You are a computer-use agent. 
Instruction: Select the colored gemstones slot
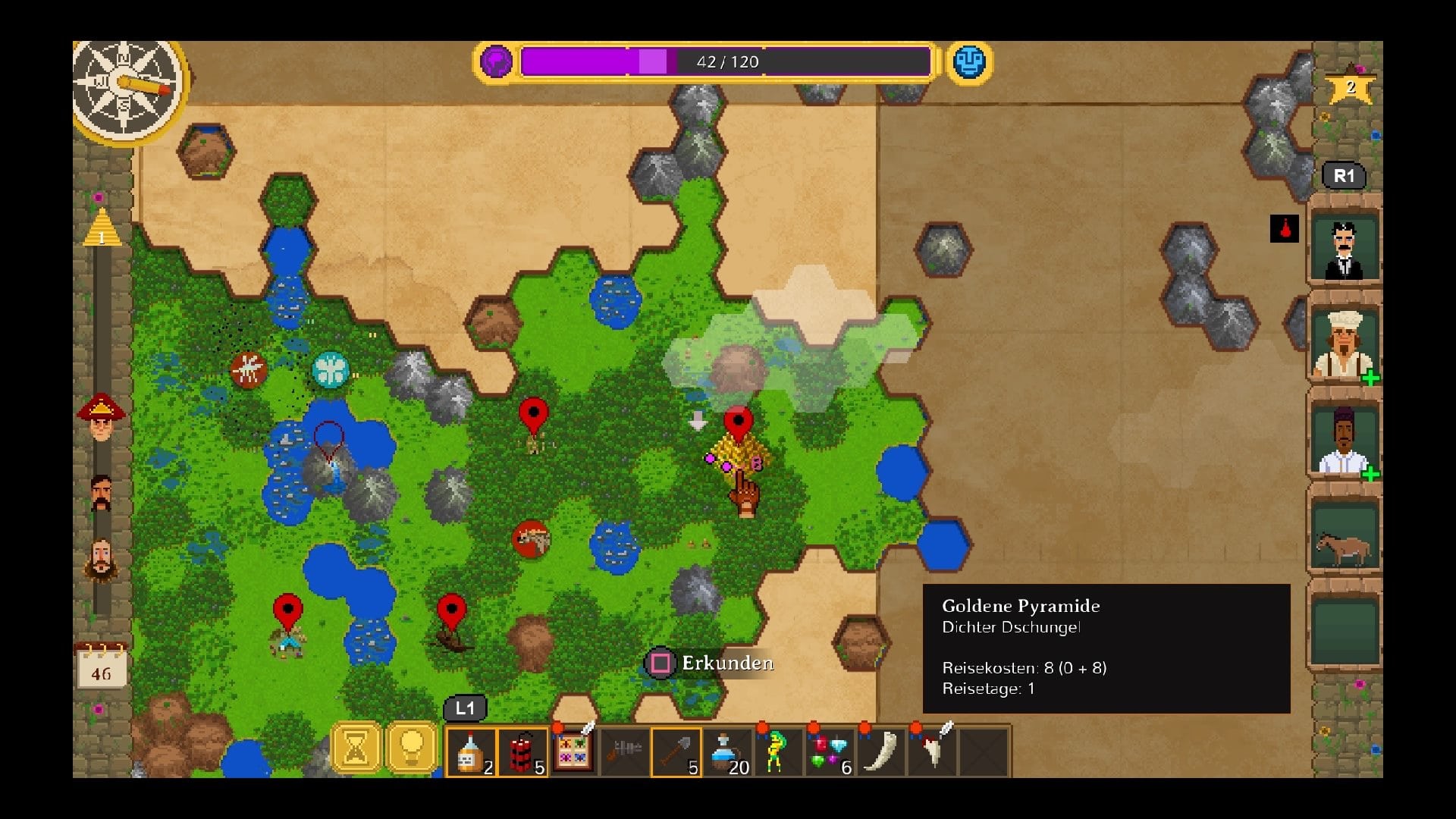pyautogui.click(x=830, y=752)
